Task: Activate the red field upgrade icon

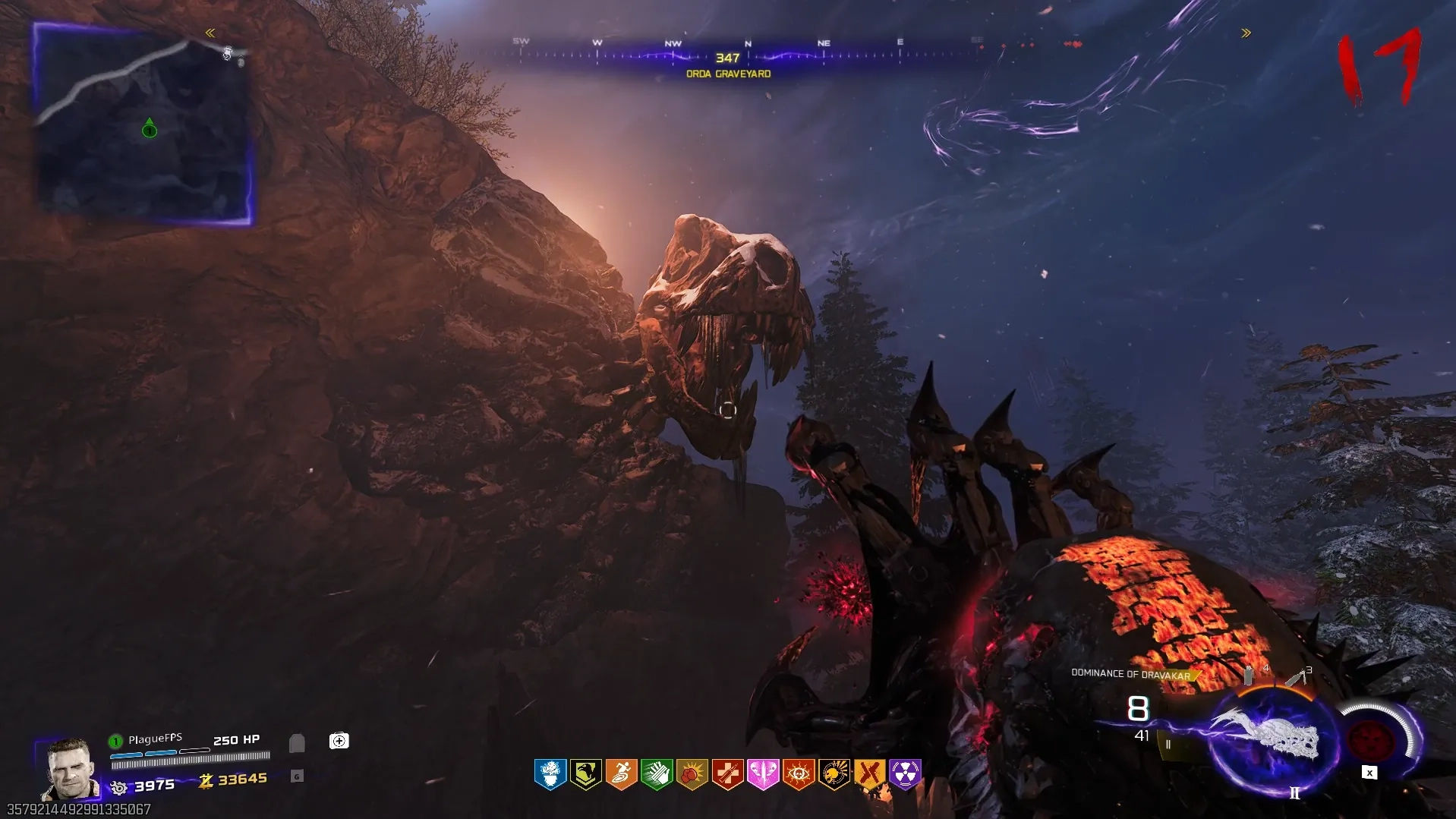Action: 1370,738
